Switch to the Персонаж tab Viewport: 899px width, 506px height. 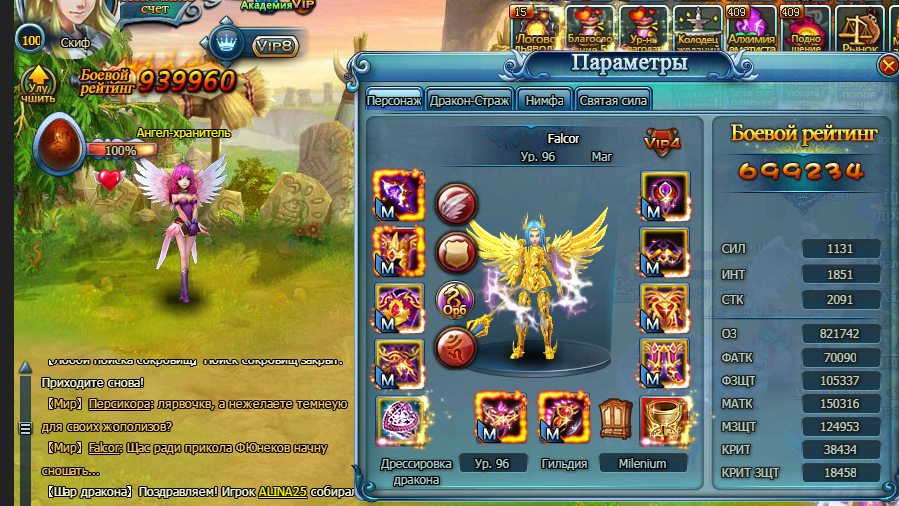click(393, 100)
